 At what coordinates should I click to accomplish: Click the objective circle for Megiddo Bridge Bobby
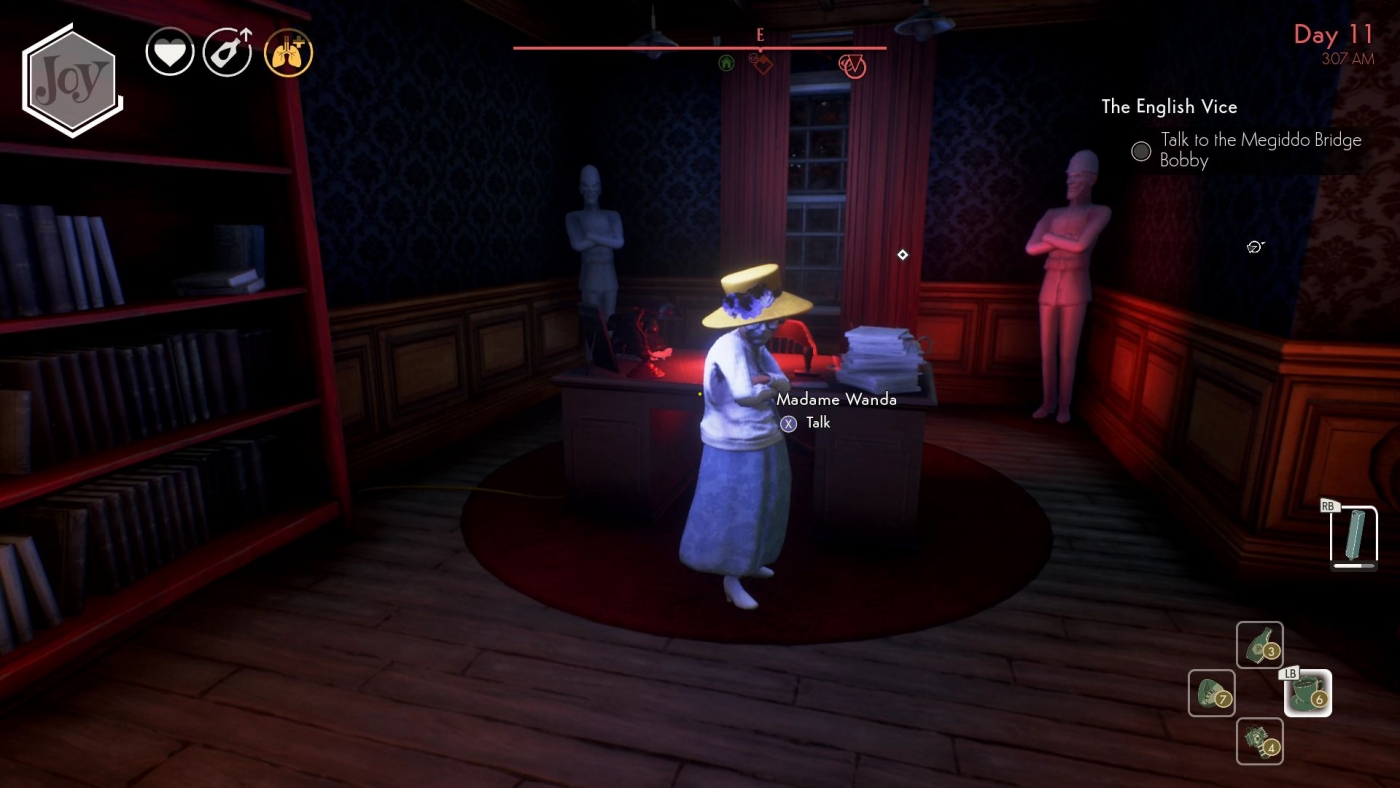[1140, 151]
